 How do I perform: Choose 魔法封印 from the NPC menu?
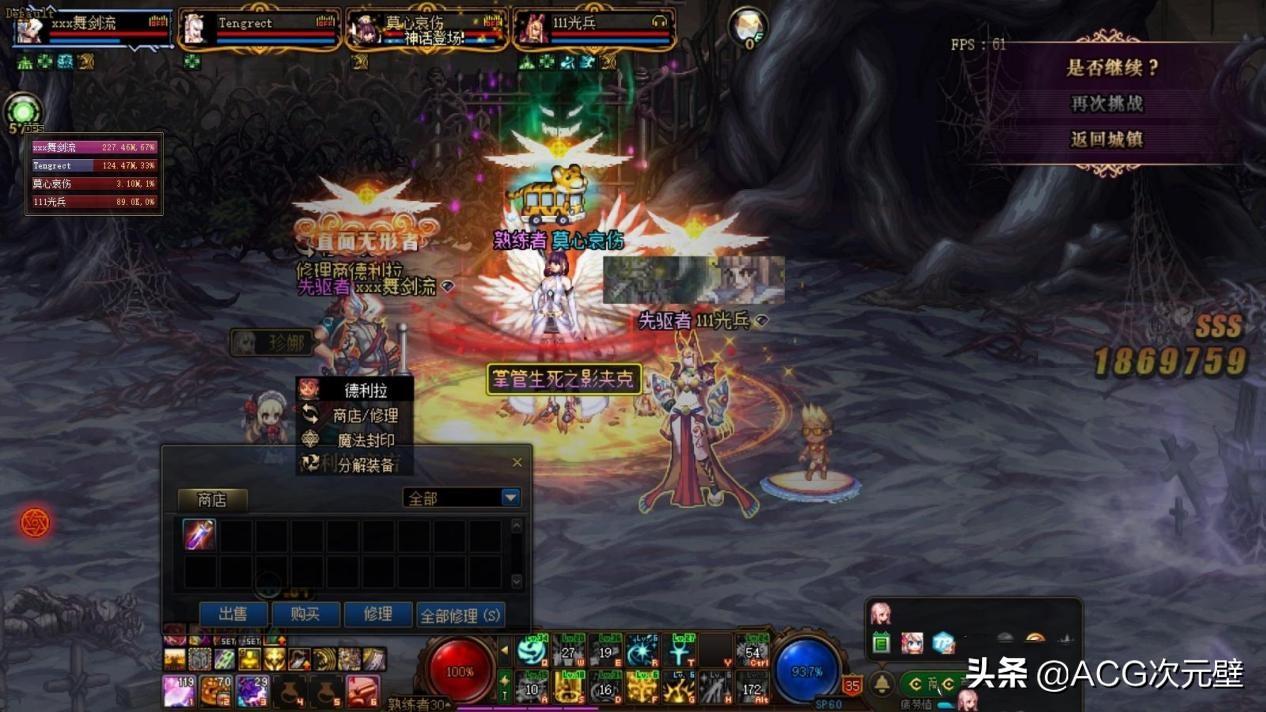click(x=365, y=440)
